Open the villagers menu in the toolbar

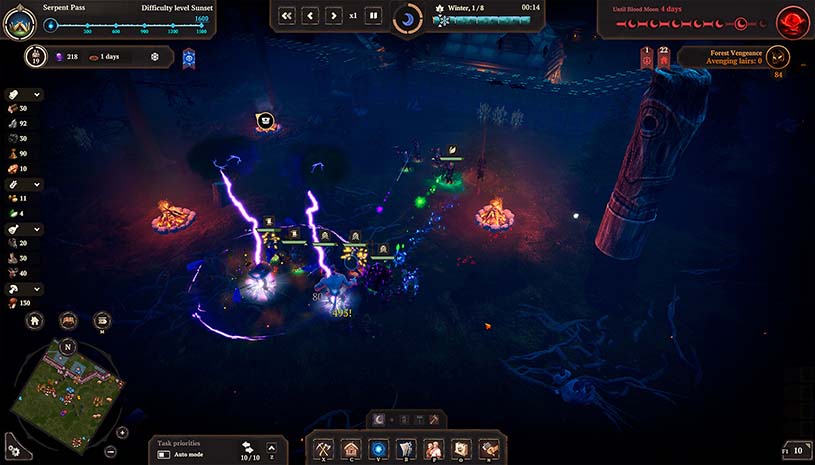coord(433,449)
